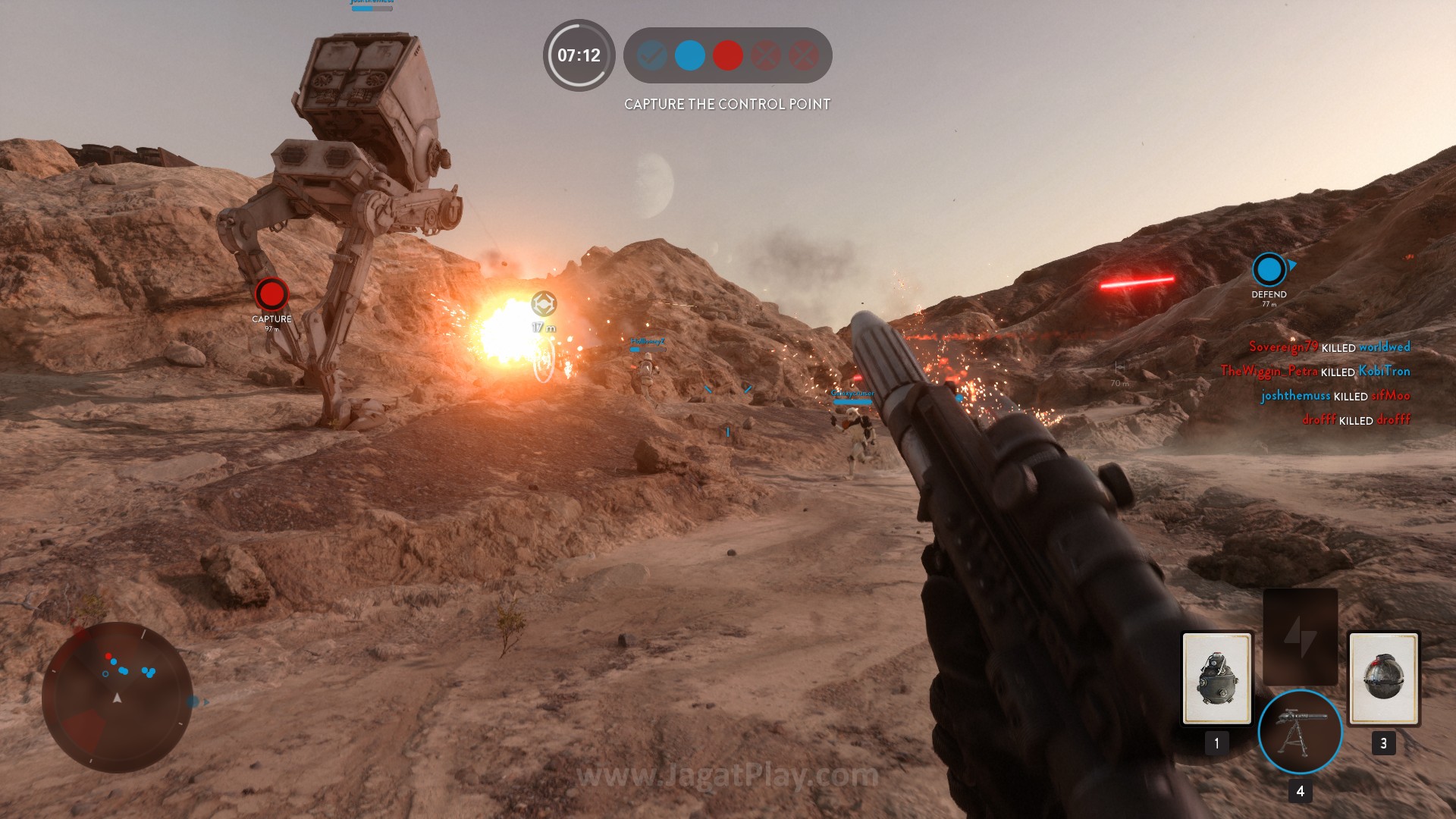Select the red CAPTURE objective marker
The width and height of the screenshot is (1456, 819).
pos(271,294)
